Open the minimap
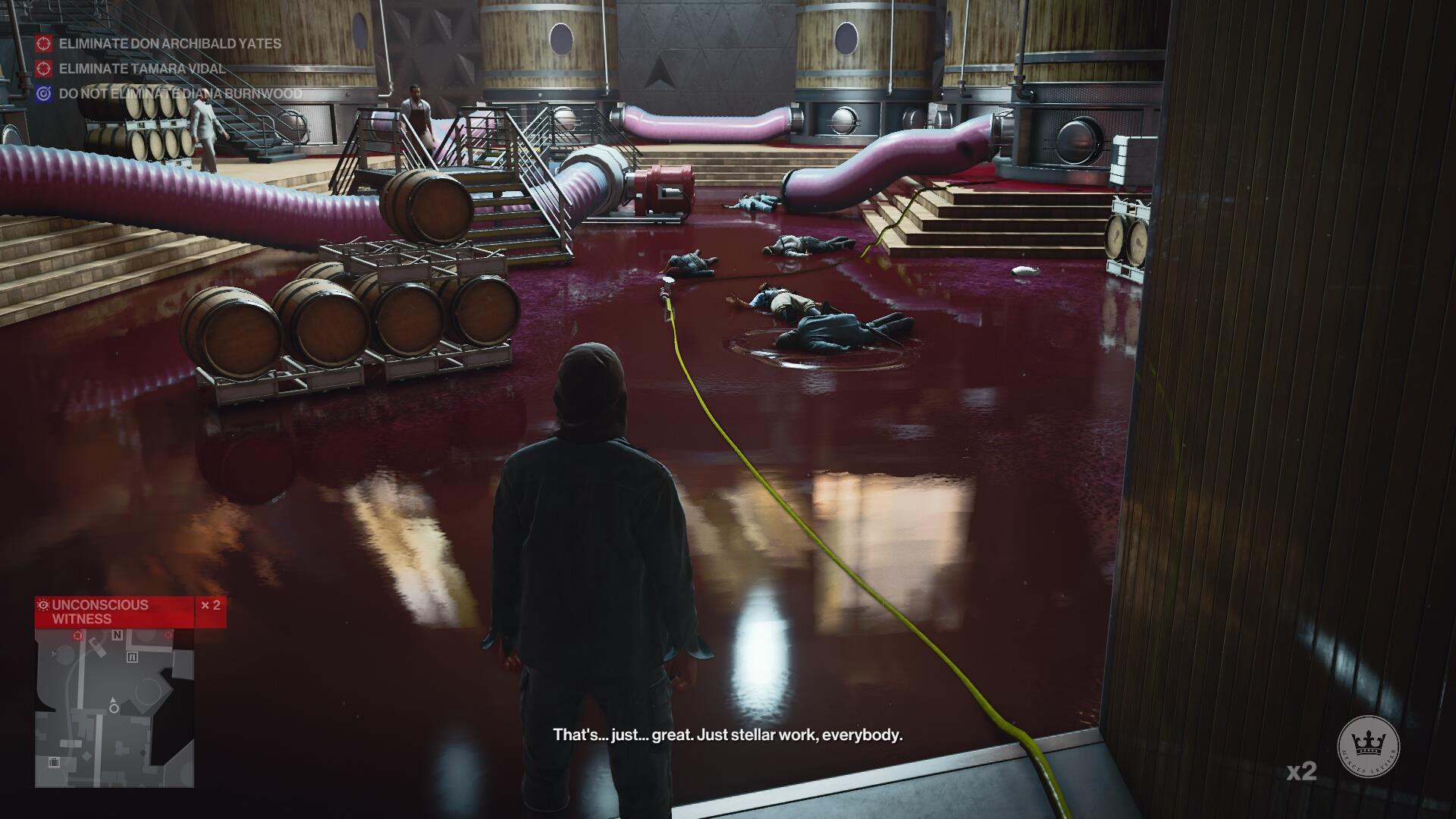Screen dimensions: 1456x819 tap(115, 708)
